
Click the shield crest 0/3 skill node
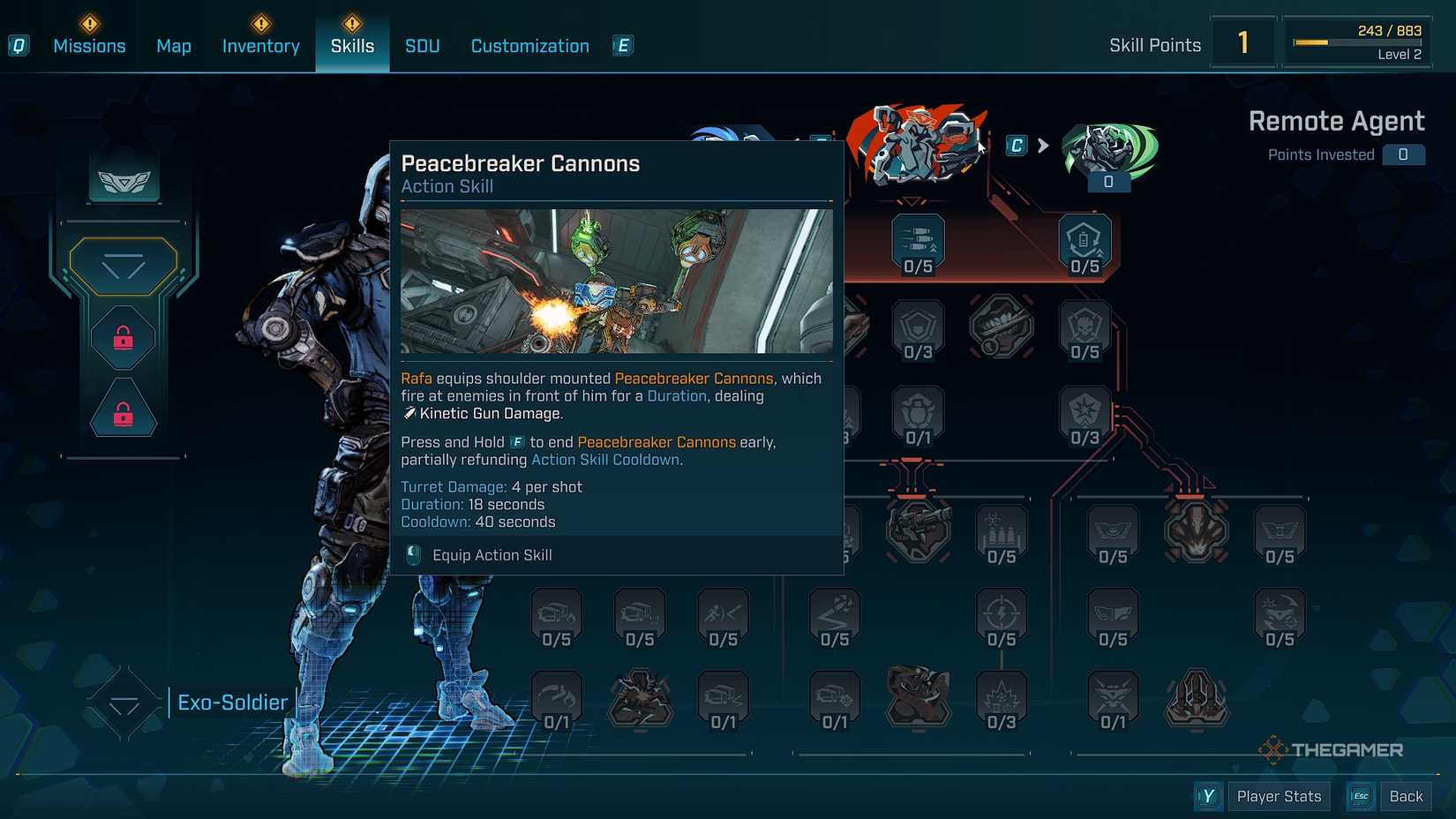click(918, 327)
